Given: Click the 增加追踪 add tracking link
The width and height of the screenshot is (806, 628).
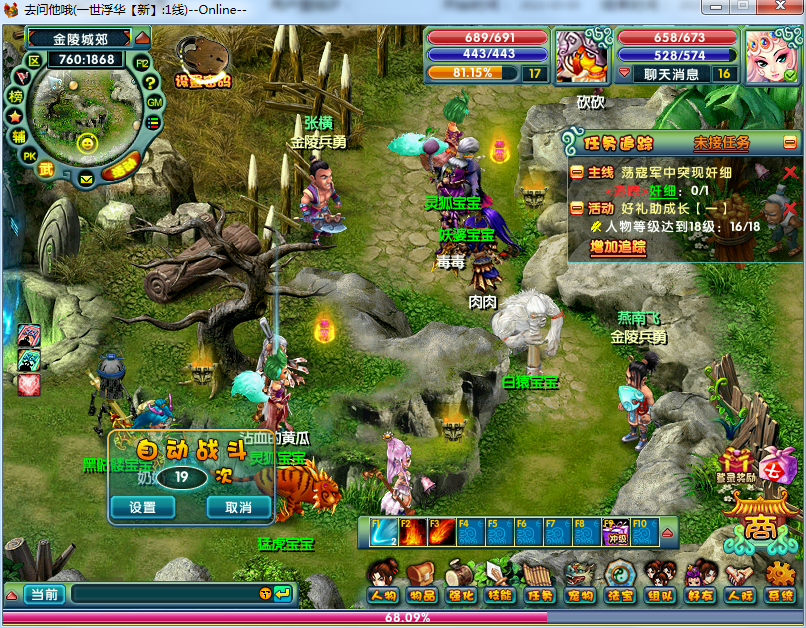Looking at the screenshot, I should [618, 247].
